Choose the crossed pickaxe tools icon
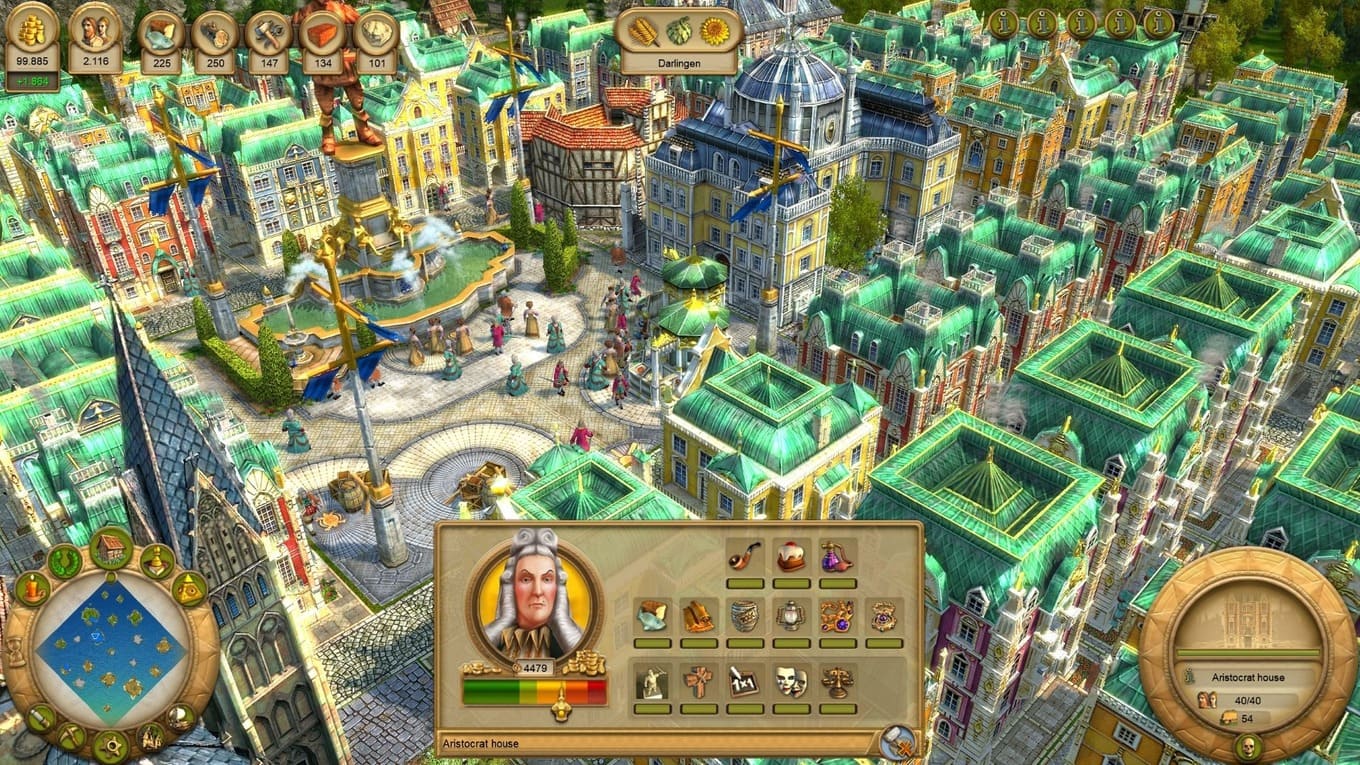Screen dimensions: 1360x765 click(71, 737)
